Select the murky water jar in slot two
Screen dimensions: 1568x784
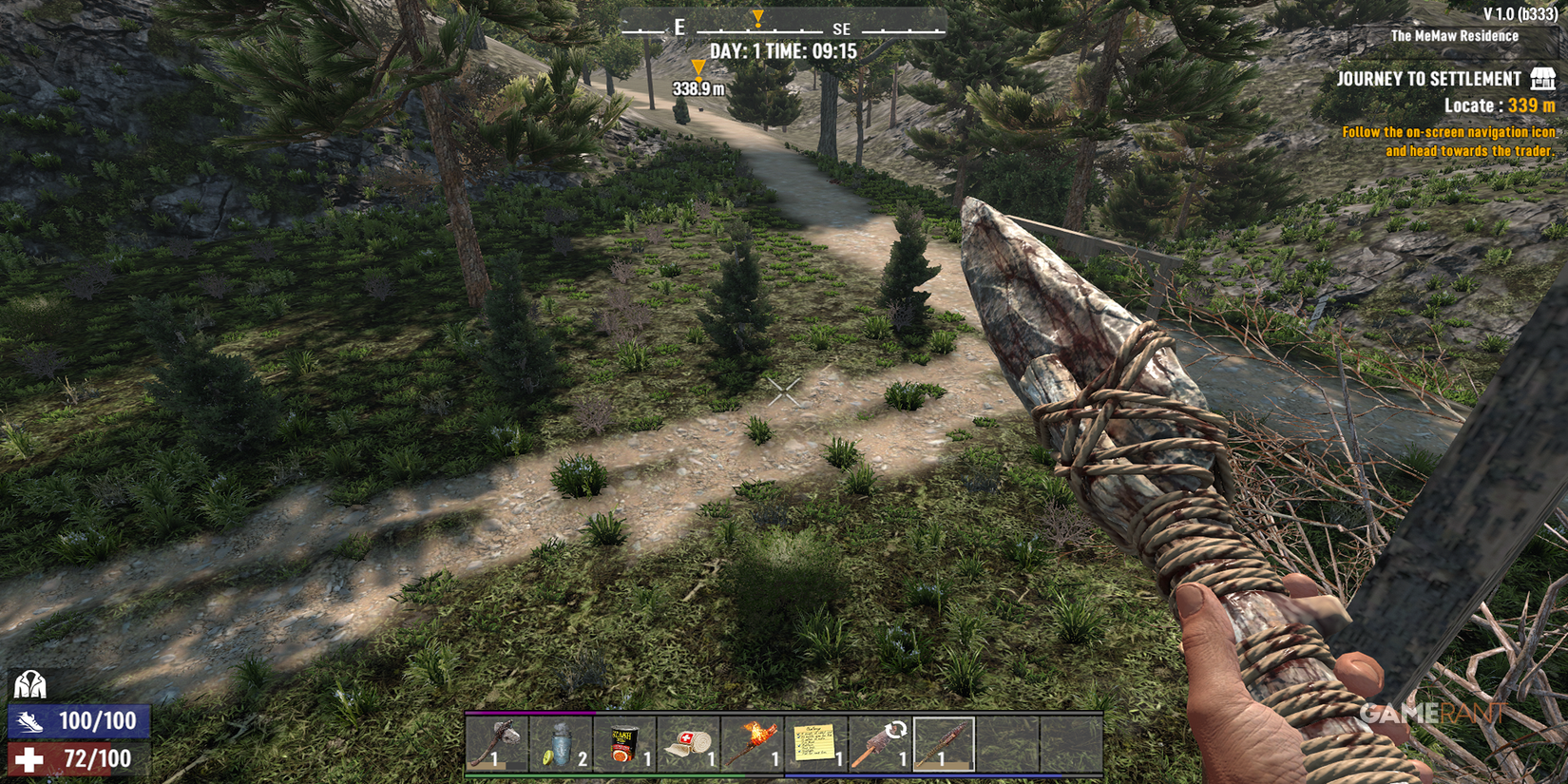tap(561, 746)
